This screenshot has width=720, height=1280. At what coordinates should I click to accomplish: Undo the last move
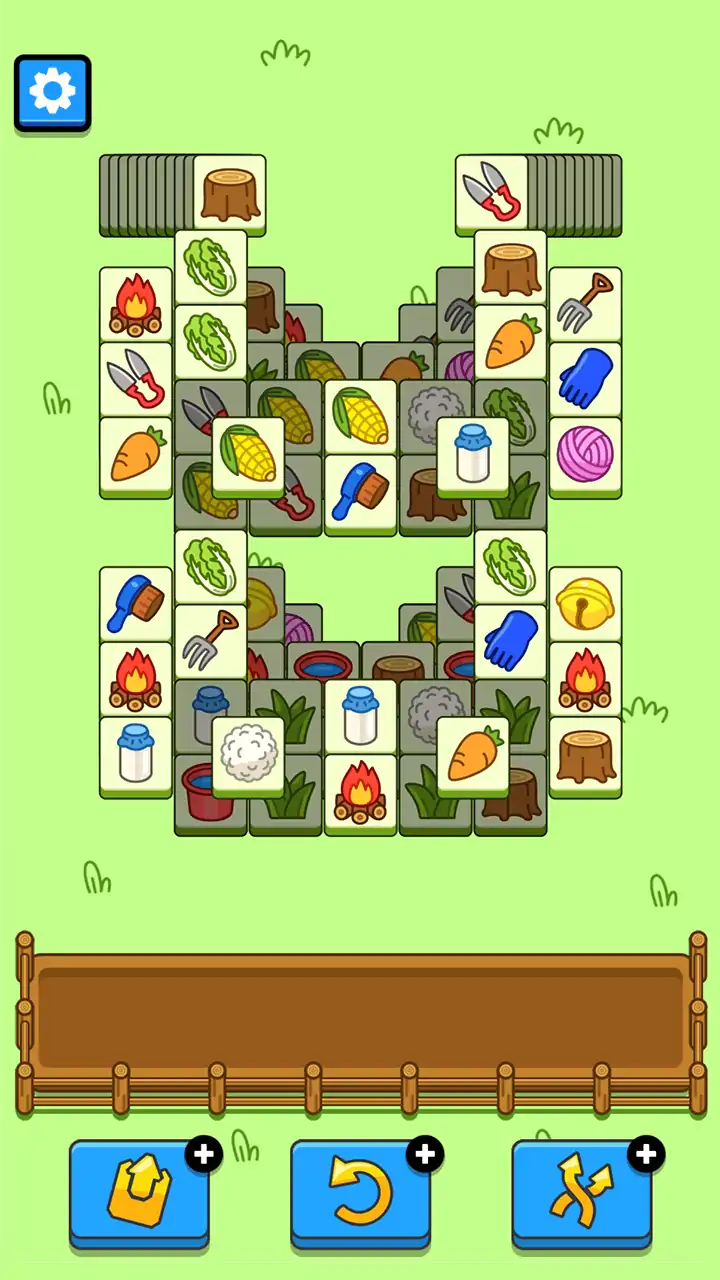coord(361,1194)
